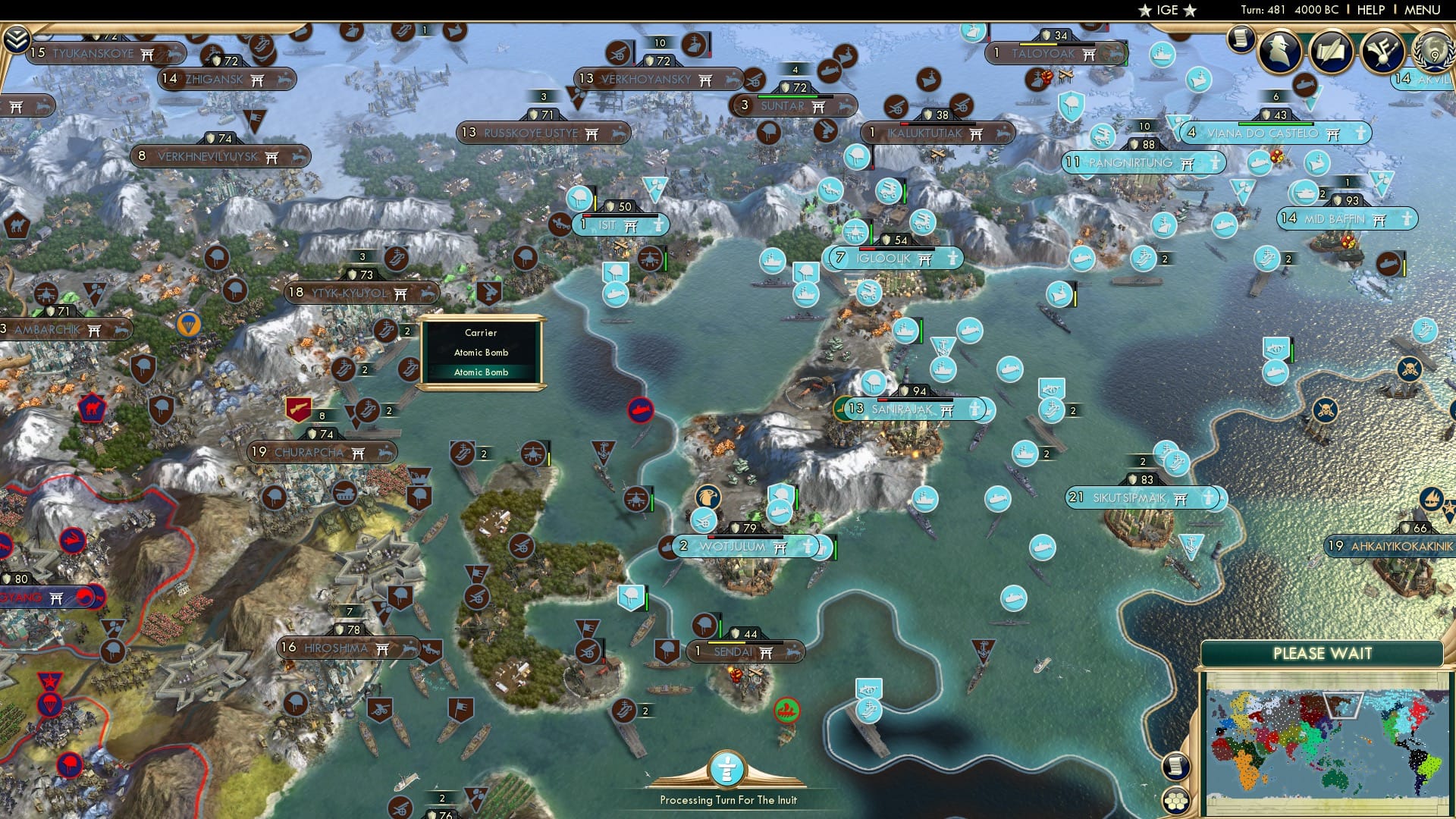Choose Carrier from the unit stack list

(x=481, y=333)
